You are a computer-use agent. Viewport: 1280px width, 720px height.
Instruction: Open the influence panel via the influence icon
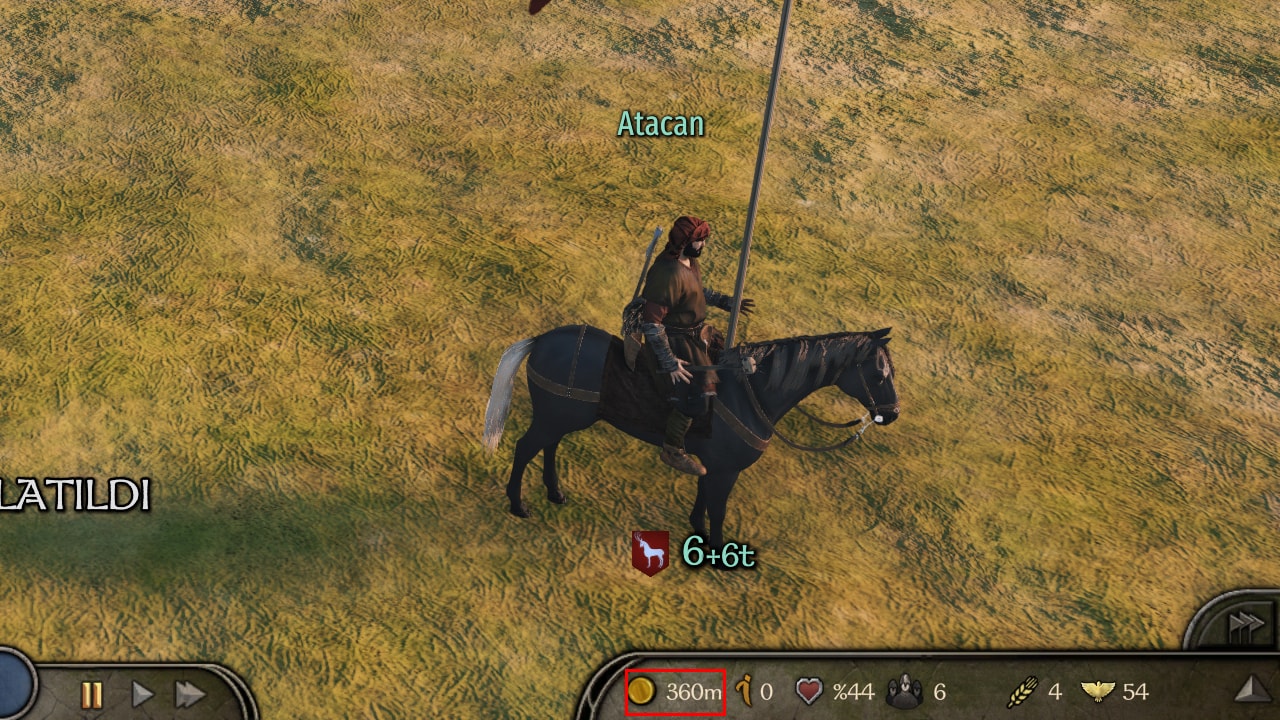click(x=741, y=691)
